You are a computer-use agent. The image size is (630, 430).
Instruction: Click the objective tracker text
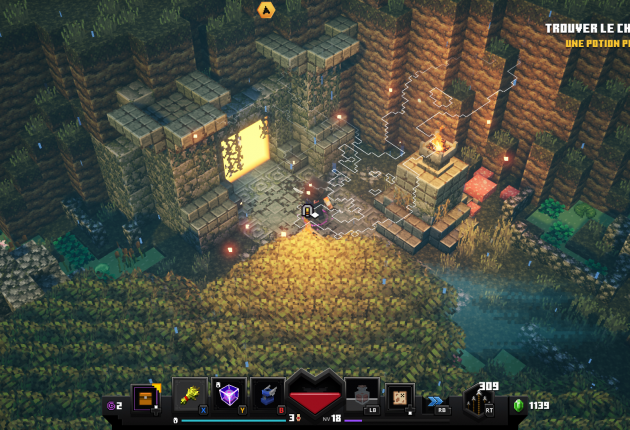[x=590, y=36]
